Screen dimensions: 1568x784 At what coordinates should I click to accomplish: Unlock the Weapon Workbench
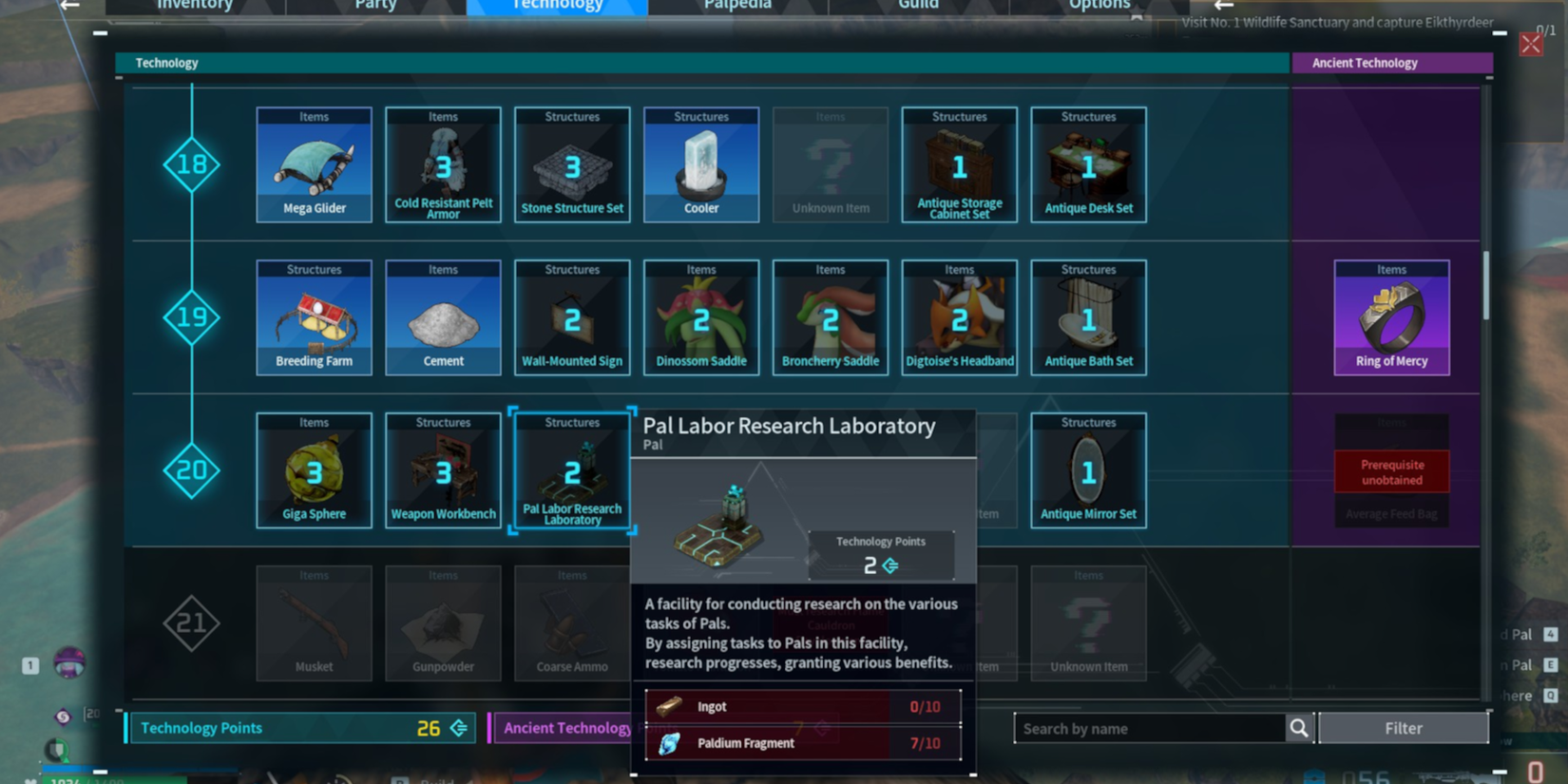[443, 470]
